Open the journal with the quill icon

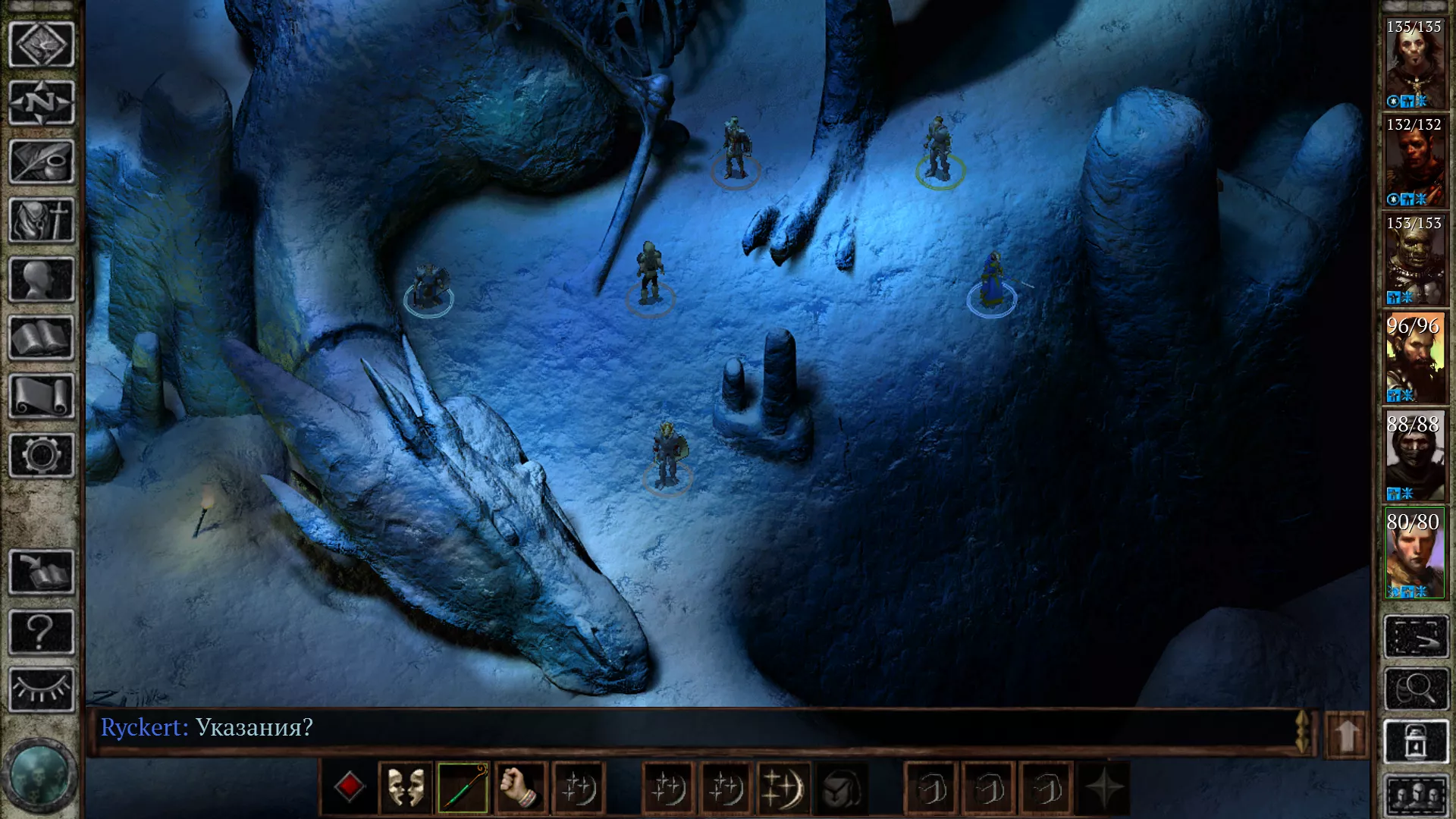[x=42, y=162]
